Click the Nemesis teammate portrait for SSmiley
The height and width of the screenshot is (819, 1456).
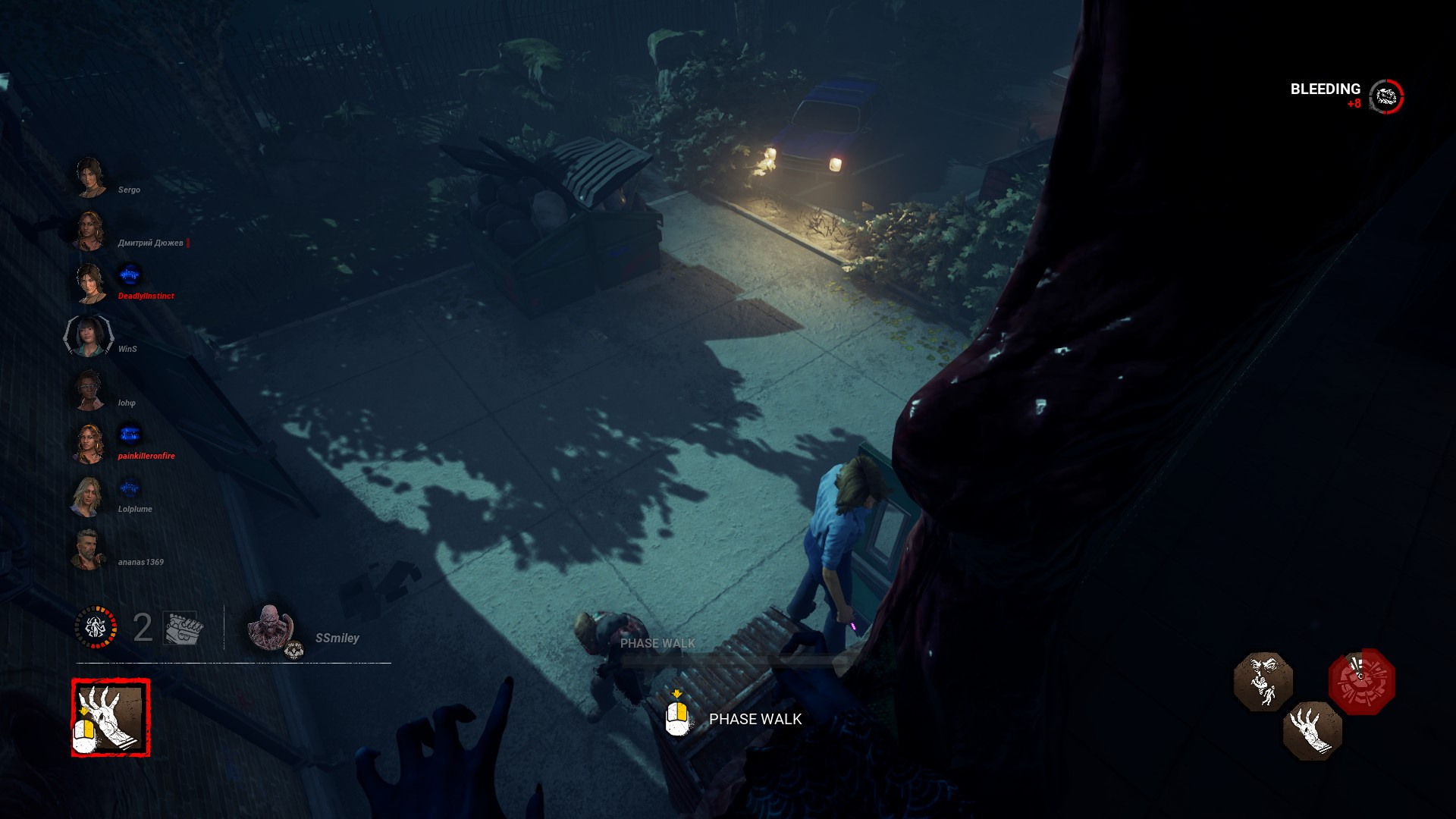coord(270,628)
